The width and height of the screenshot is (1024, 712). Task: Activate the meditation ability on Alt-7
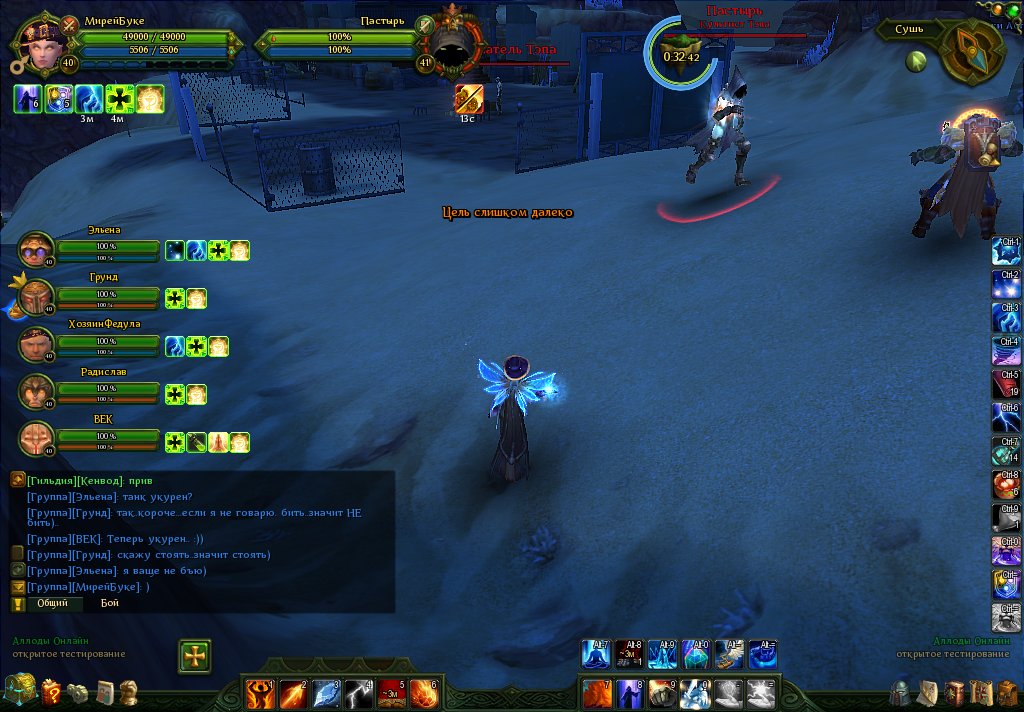tap(597, 655)
